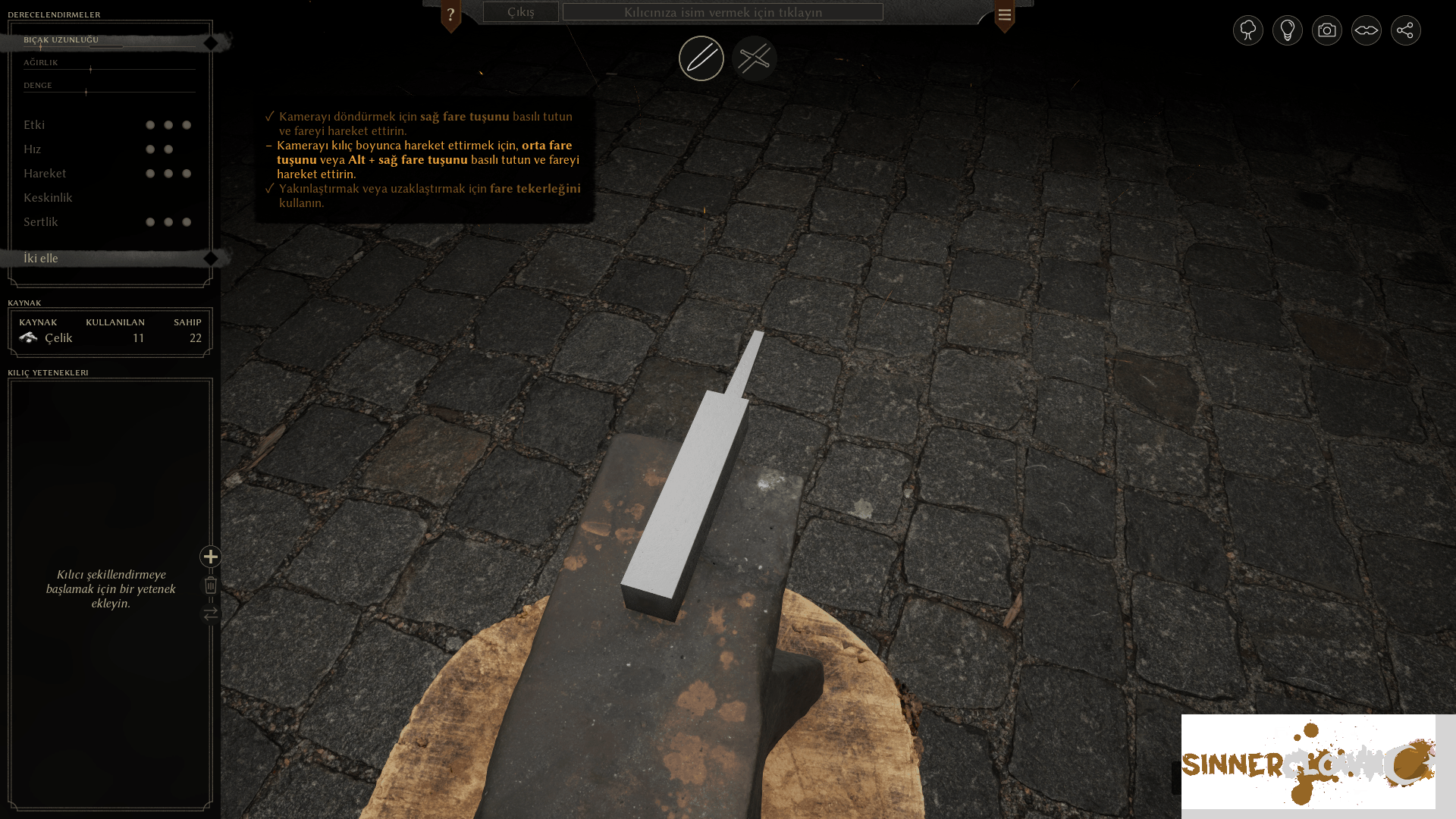1456x819 pixels.
Task: Expand the İki elle section diamond
Action: 210,258
